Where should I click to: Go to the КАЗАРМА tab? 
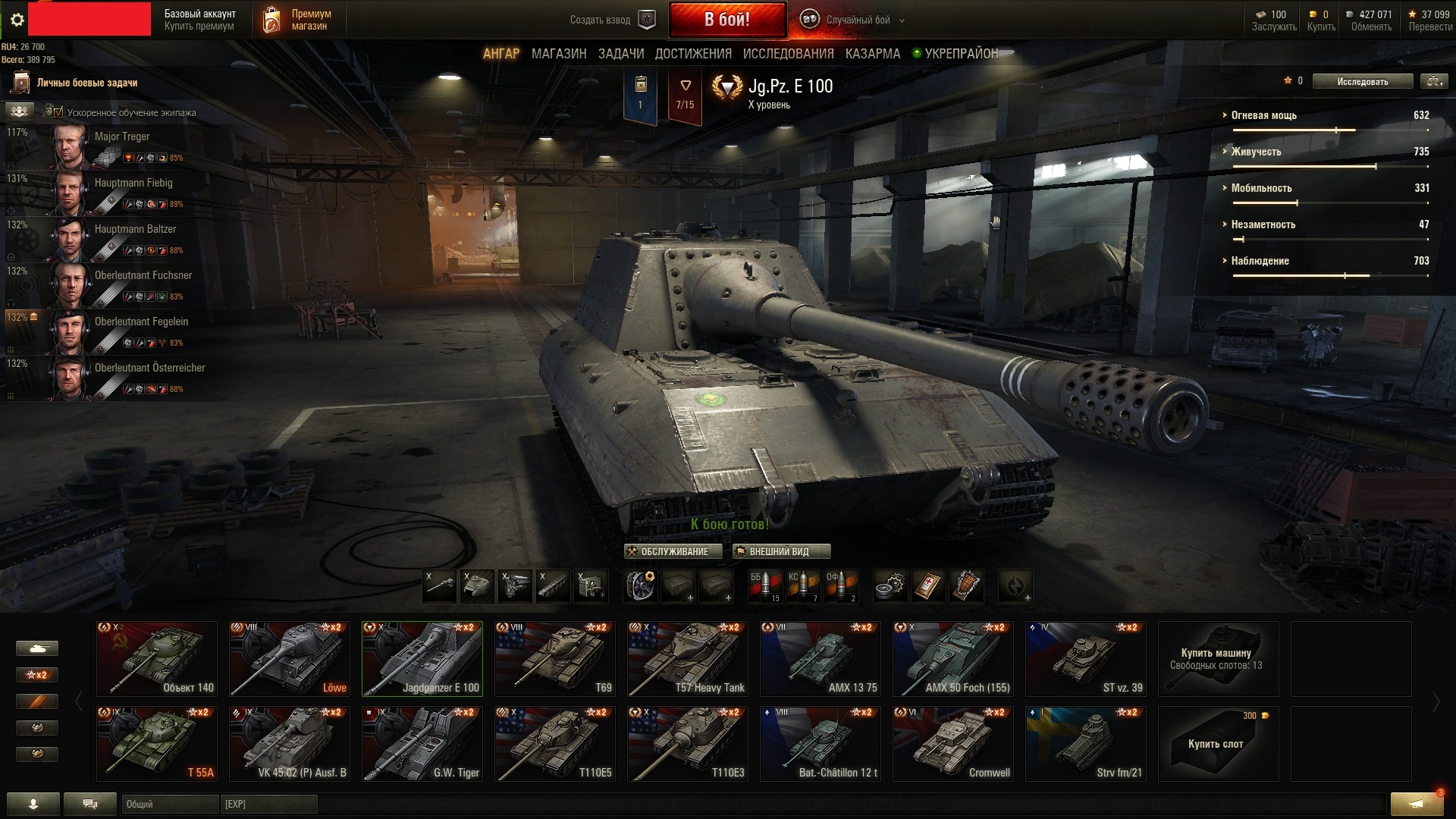coord(872,54)
